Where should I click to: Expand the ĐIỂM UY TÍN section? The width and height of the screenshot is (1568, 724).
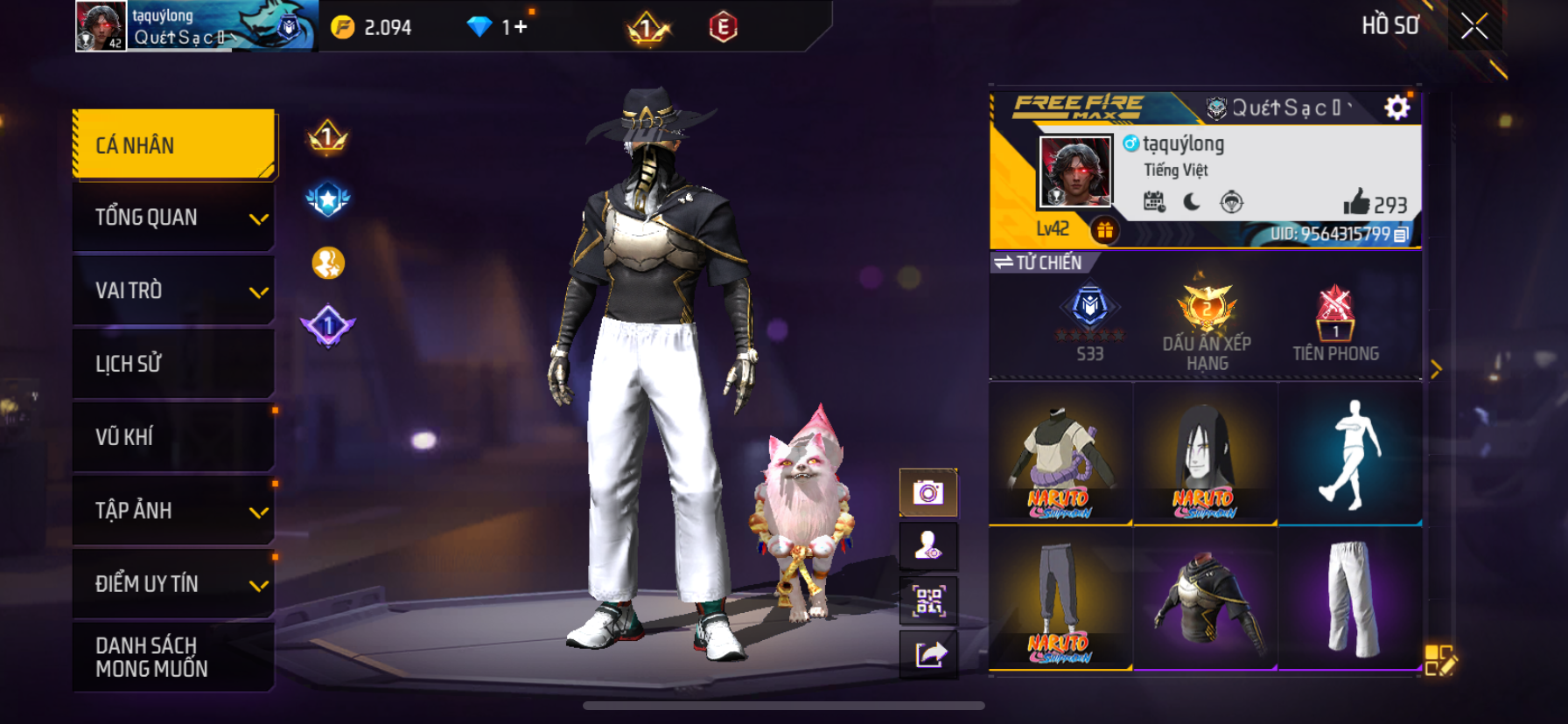(174, 584)
